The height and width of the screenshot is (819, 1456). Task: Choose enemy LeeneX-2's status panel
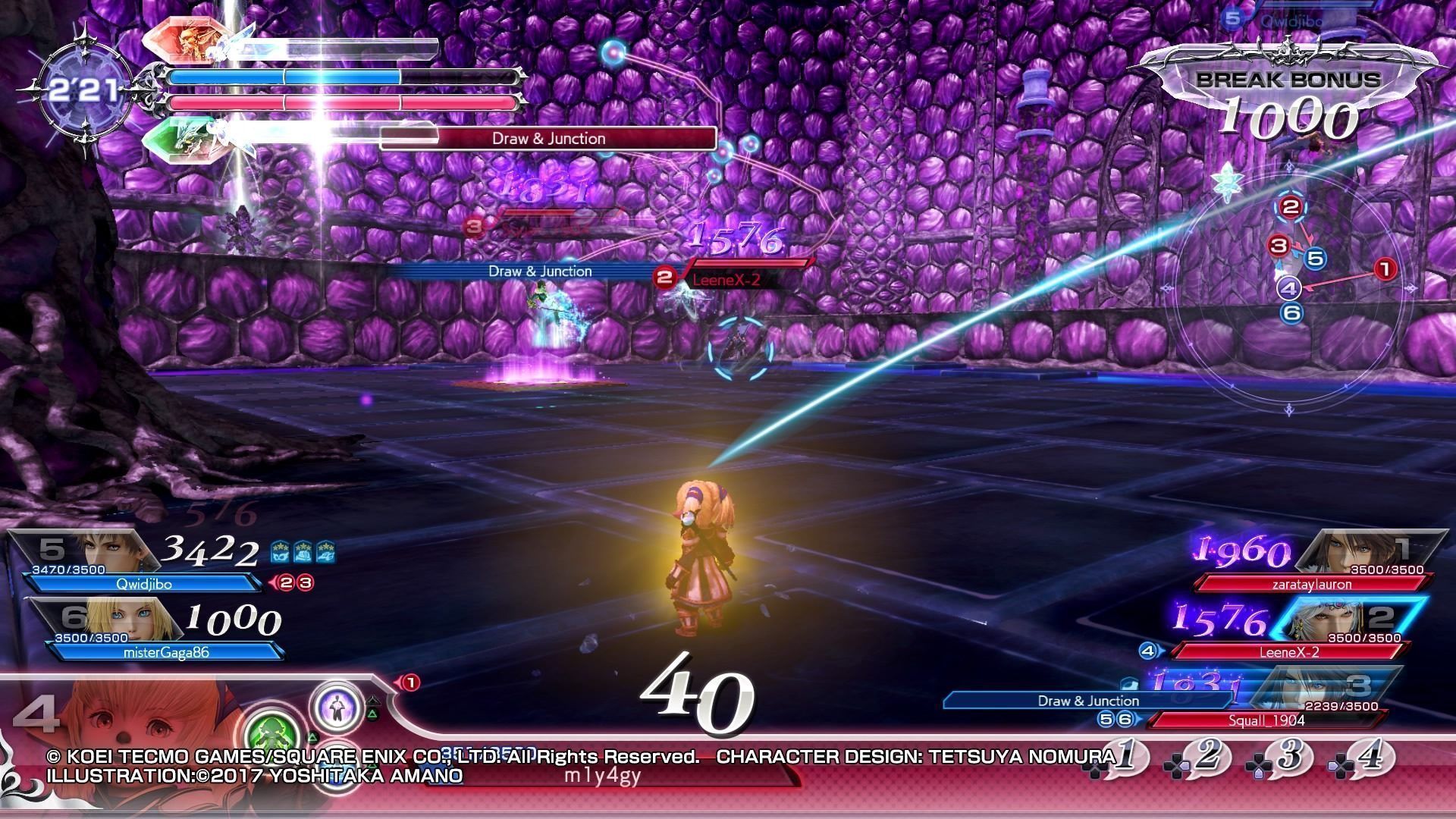pos(1289,651)
